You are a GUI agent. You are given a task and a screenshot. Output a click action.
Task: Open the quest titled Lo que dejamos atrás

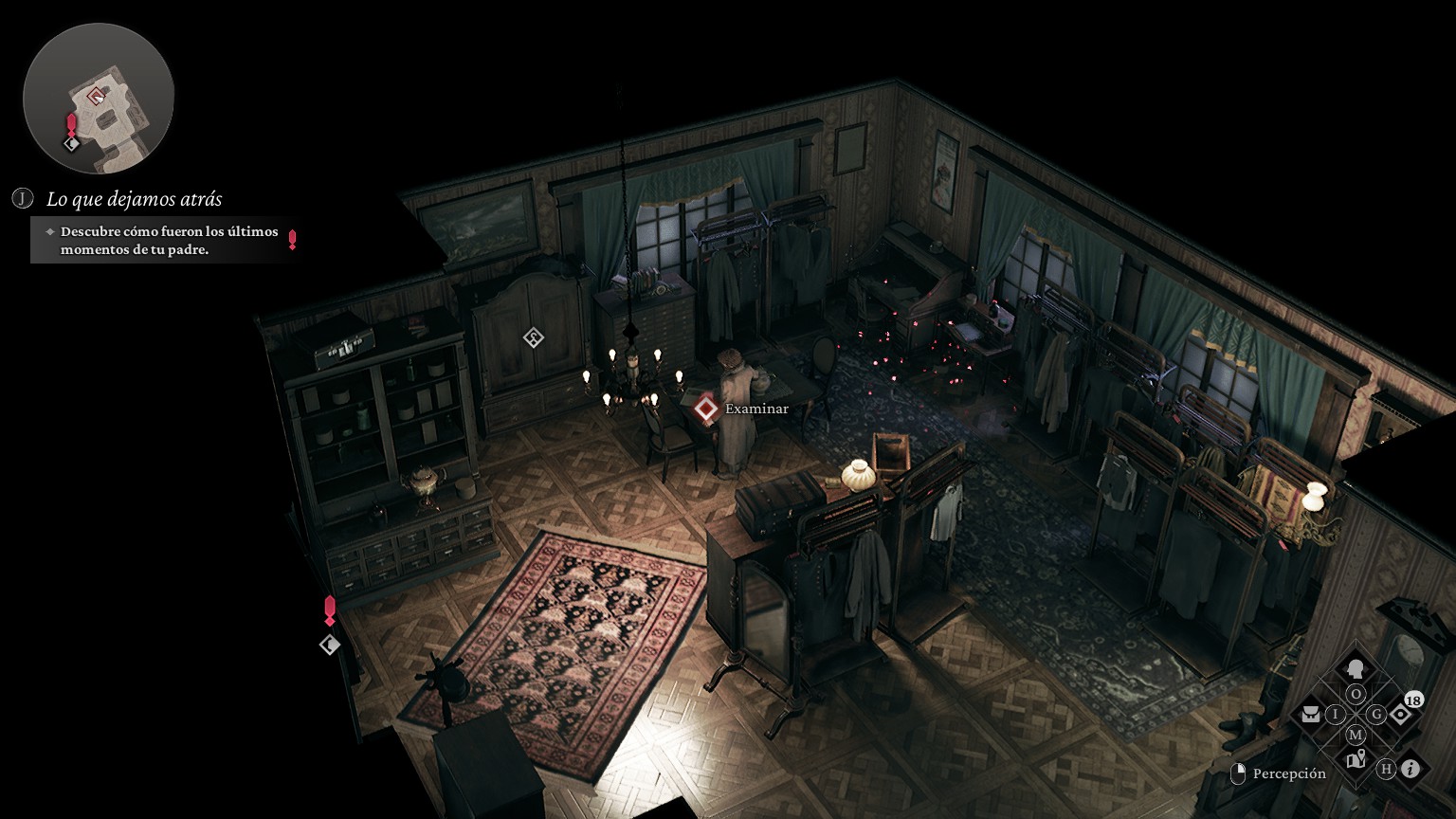tap(134, 199)
